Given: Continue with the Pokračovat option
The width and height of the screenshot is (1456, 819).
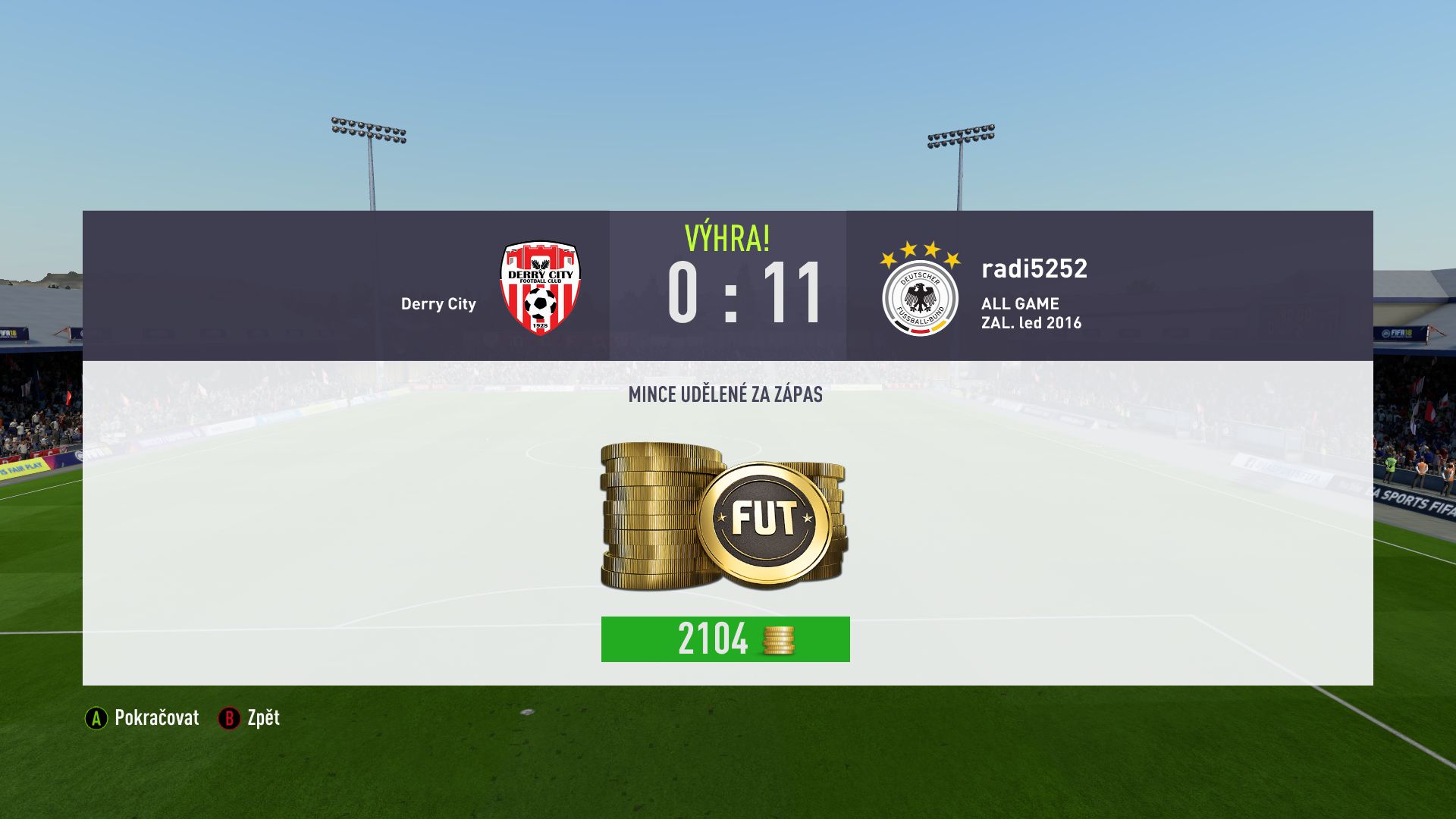Looking at the screenshot, I should coord(143,718).
